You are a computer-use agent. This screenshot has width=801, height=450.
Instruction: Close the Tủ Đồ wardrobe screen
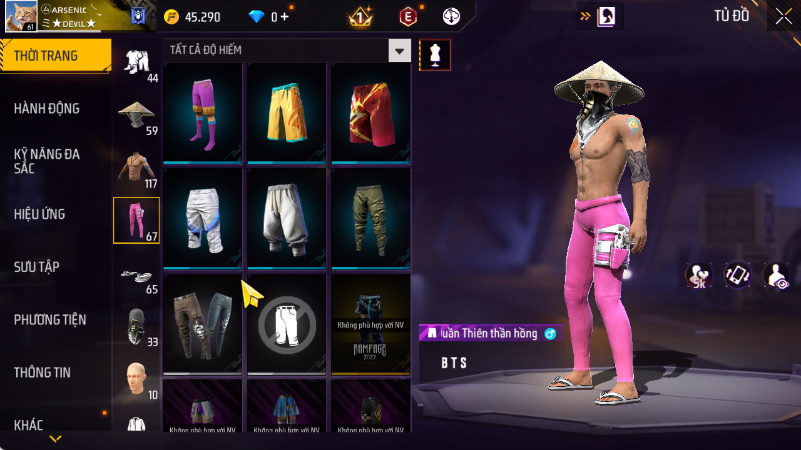783,16
